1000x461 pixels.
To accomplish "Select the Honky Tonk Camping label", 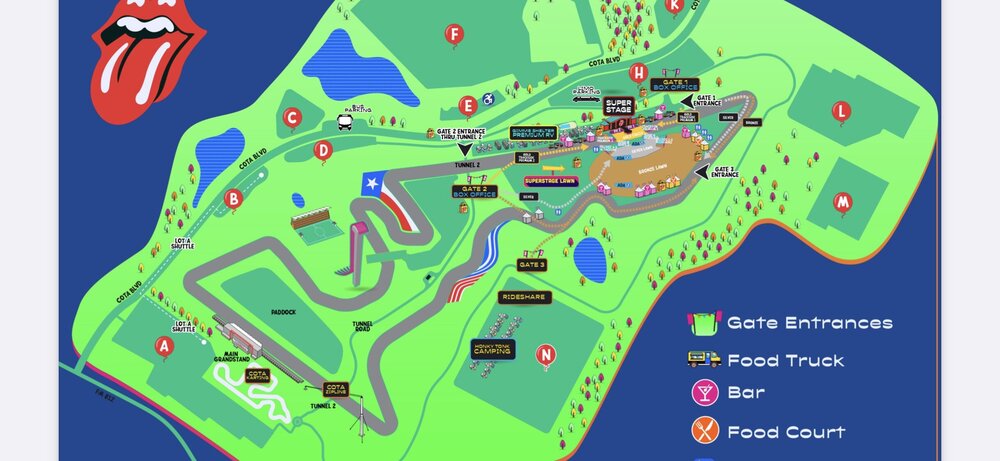I will [x=492, y=348].
